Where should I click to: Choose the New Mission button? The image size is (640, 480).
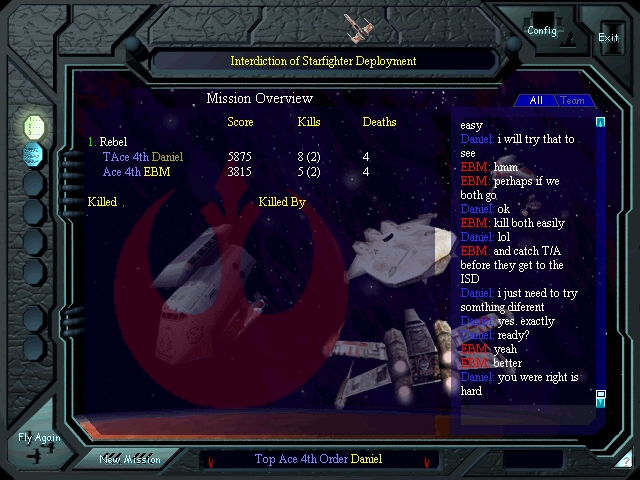pyautogui.click(x=130, y=460)
